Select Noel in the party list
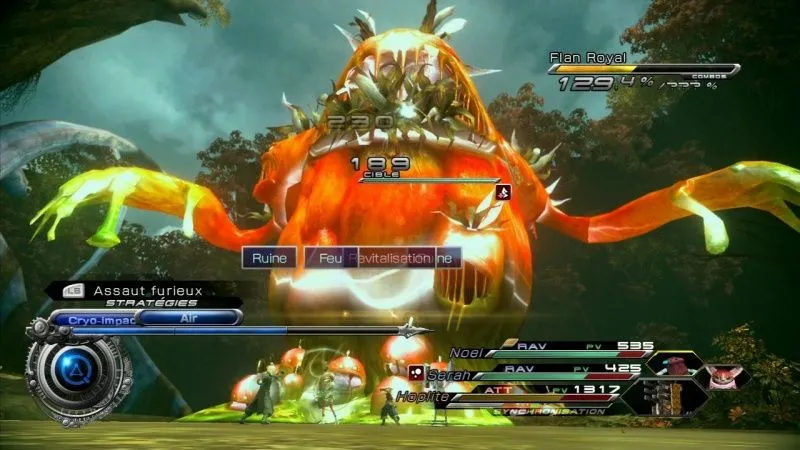 point(468,351)
